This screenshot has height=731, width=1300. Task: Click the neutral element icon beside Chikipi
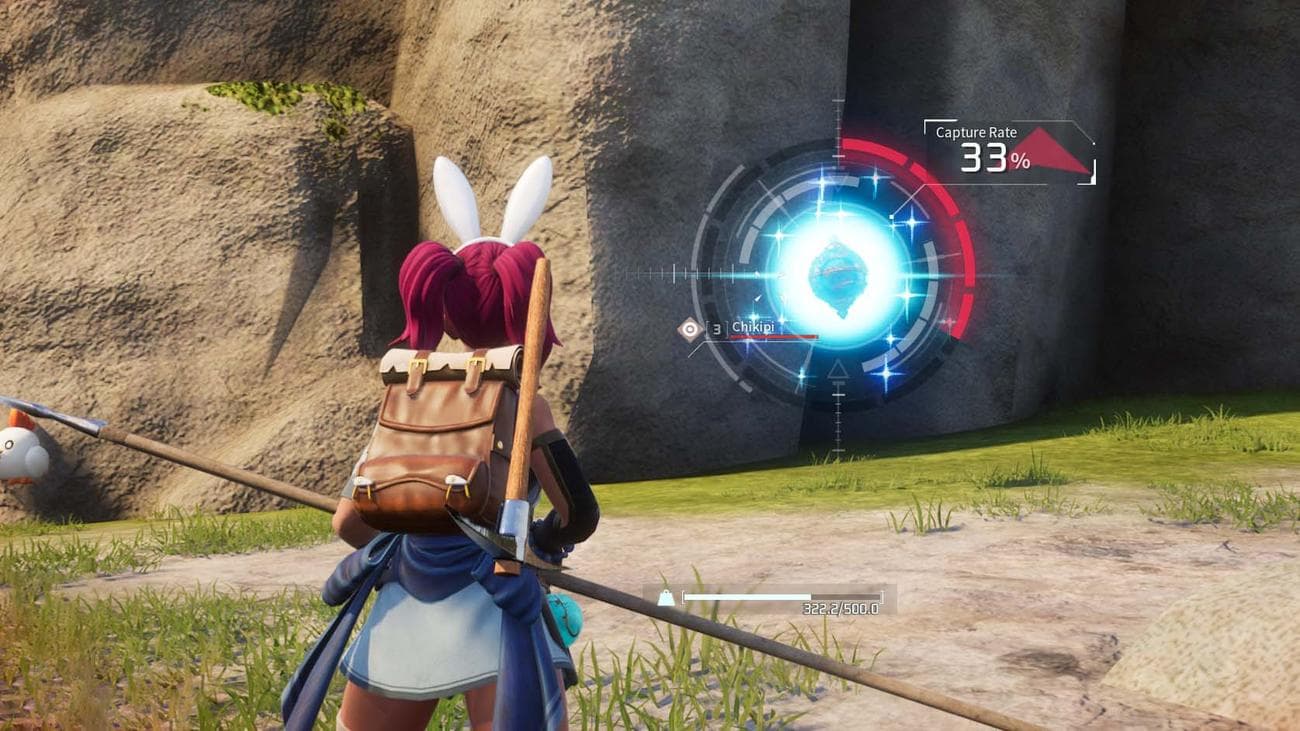[689, 329]
